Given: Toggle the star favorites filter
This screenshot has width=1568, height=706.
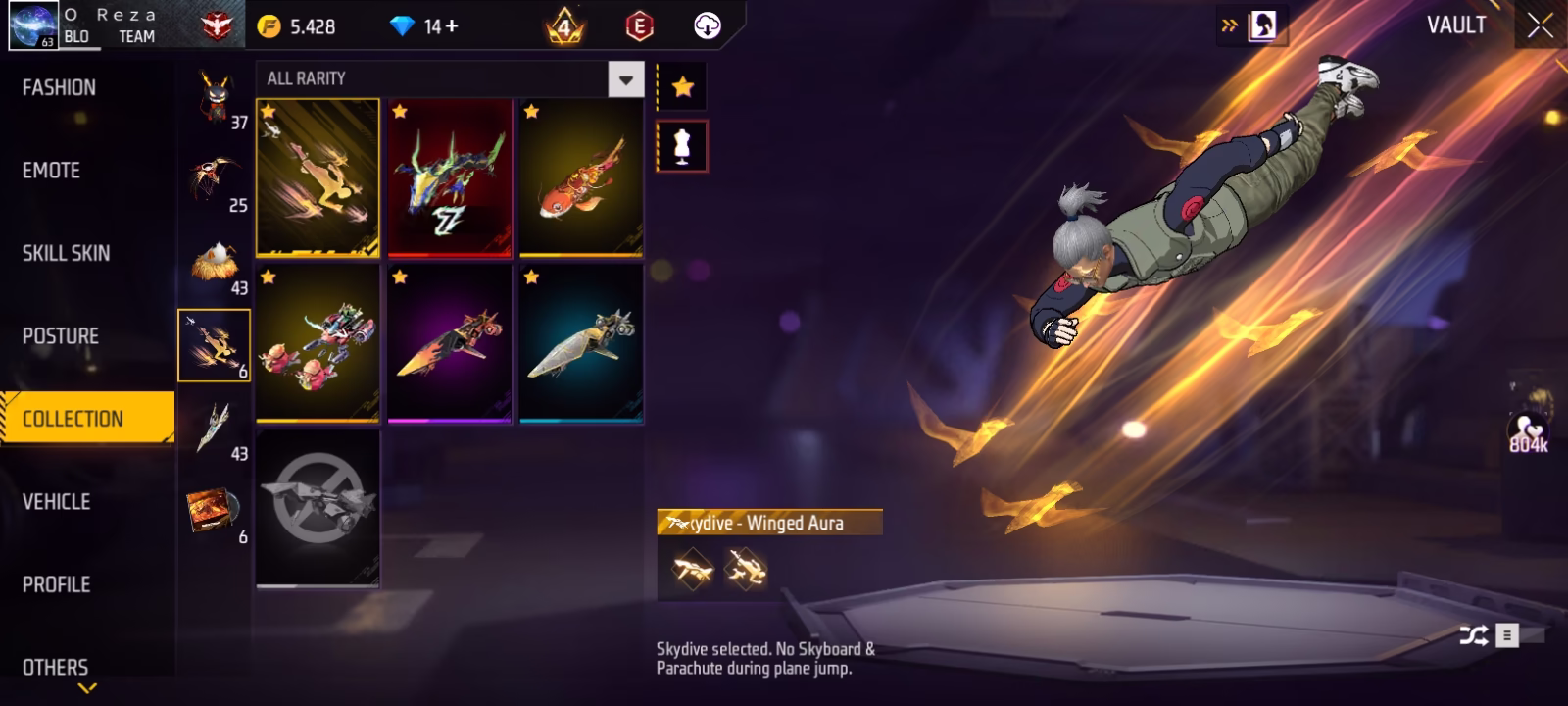Looking at the screenshot, I should [x=682, y=88].
